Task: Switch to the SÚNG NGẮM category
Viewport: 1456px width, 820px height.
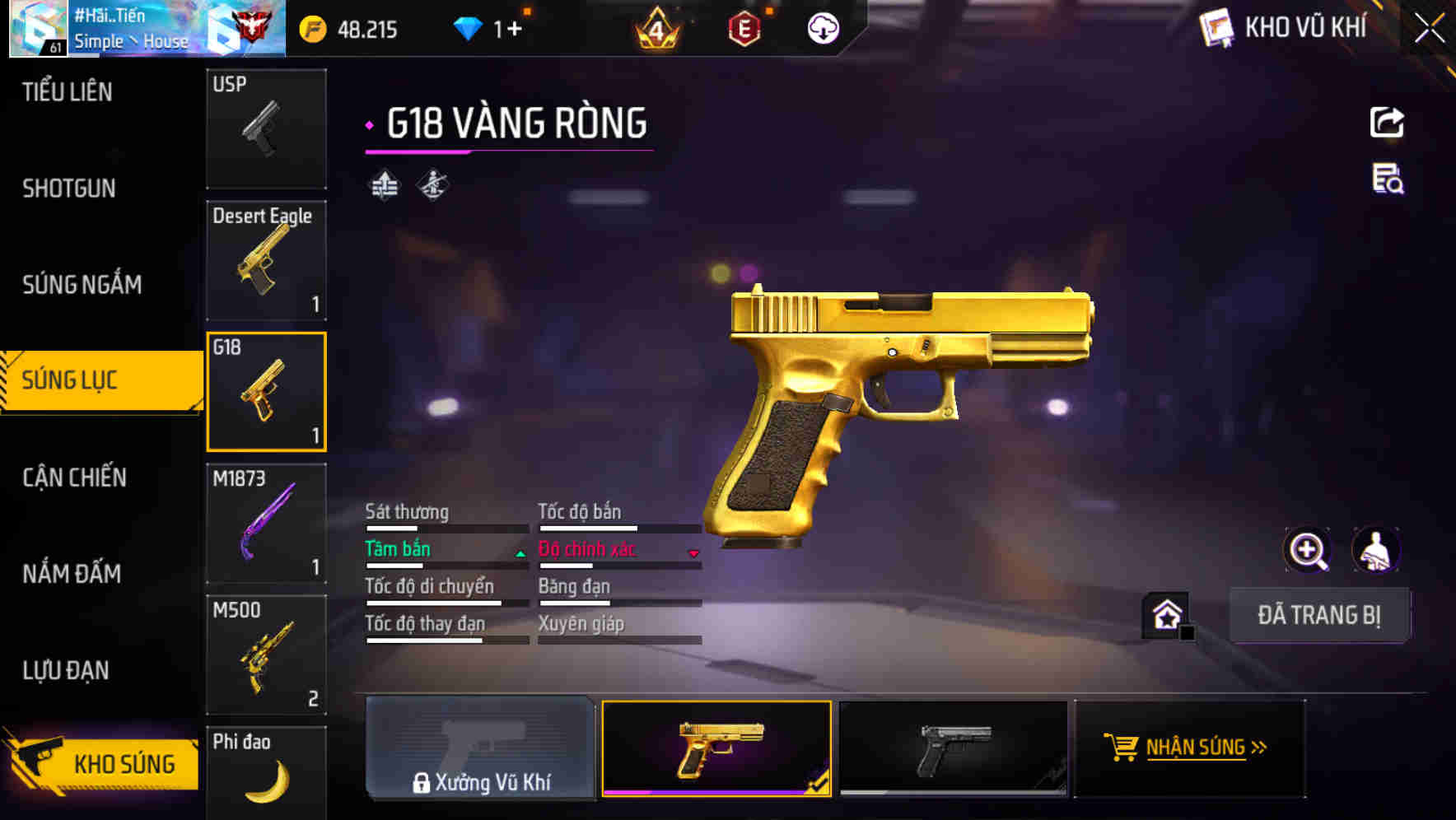Action: tap(82, 284)
